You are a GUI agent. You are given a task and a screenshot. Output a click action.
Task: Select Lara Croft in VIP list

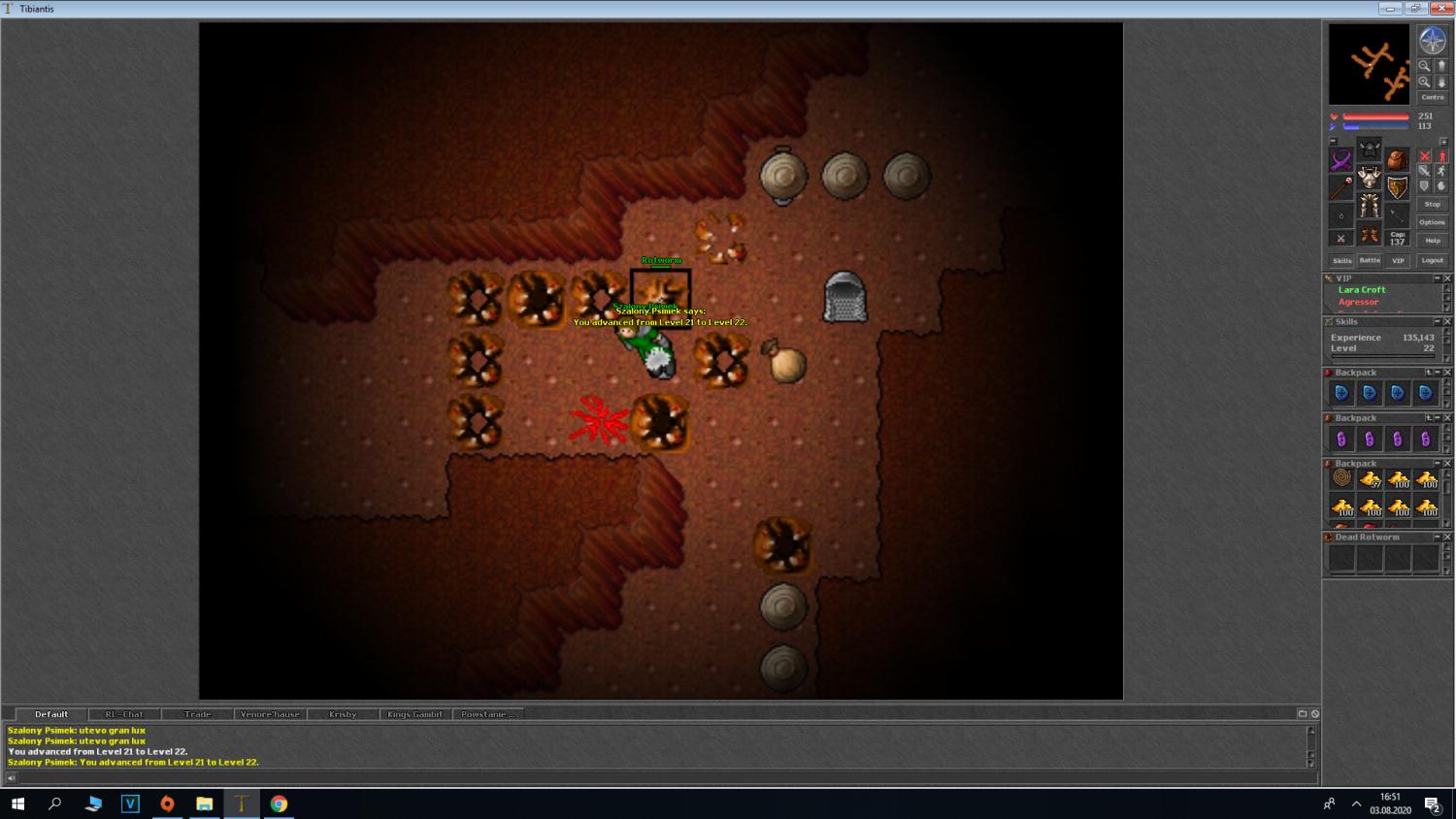click(1362, 290)
